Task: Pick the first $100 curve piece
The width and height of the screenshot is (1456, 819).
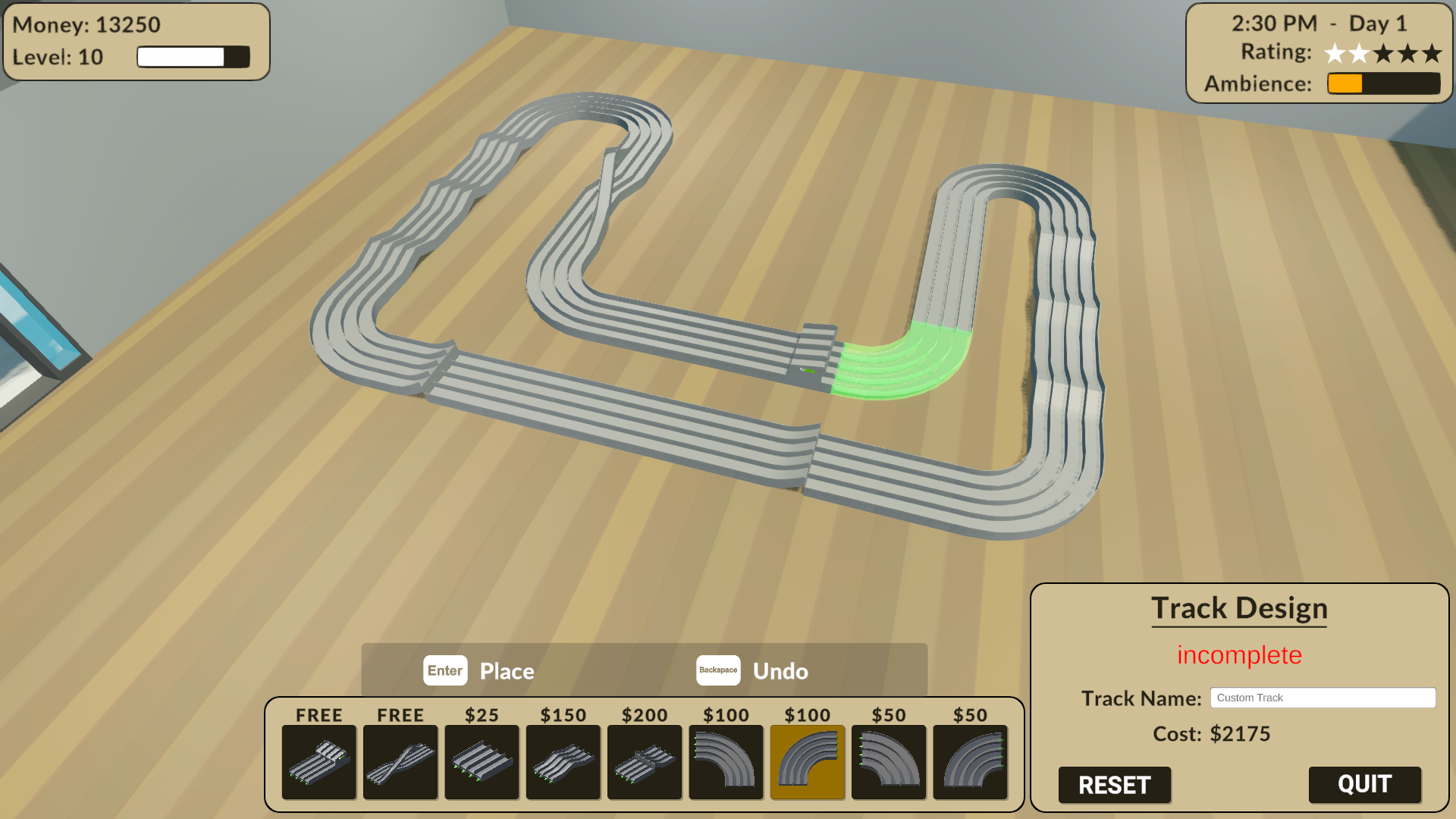Action: click(x=726, y=762)
